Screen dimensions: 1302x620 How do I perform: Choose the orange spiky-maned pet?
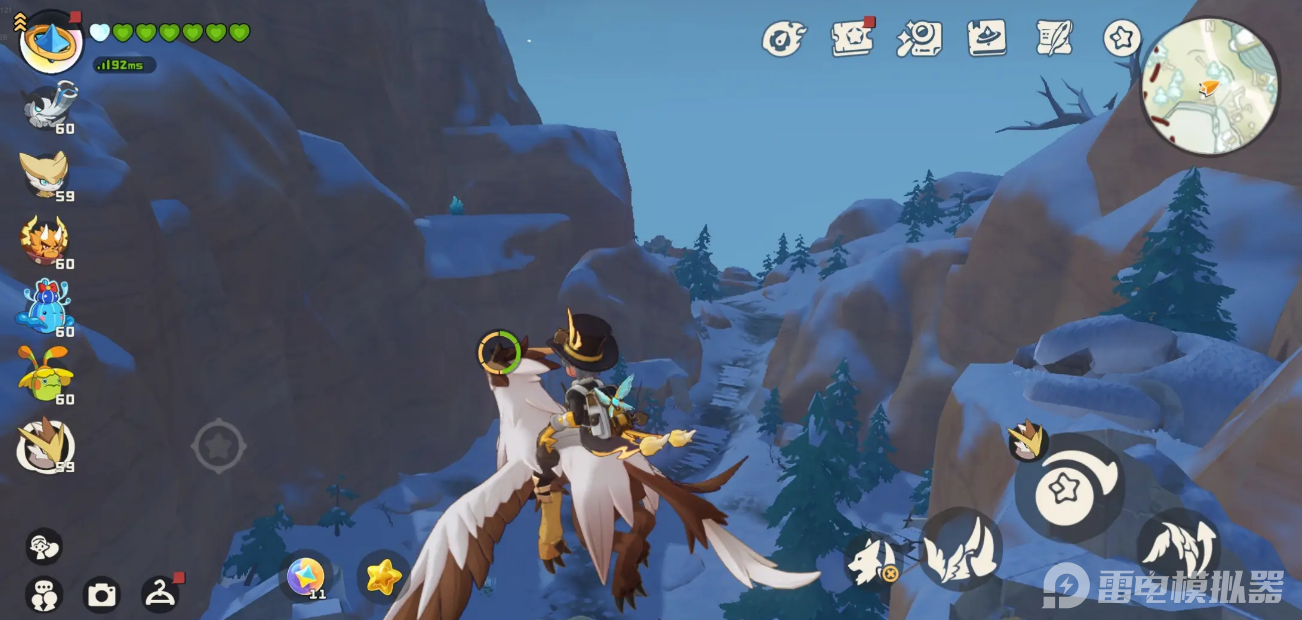(45, 241)
